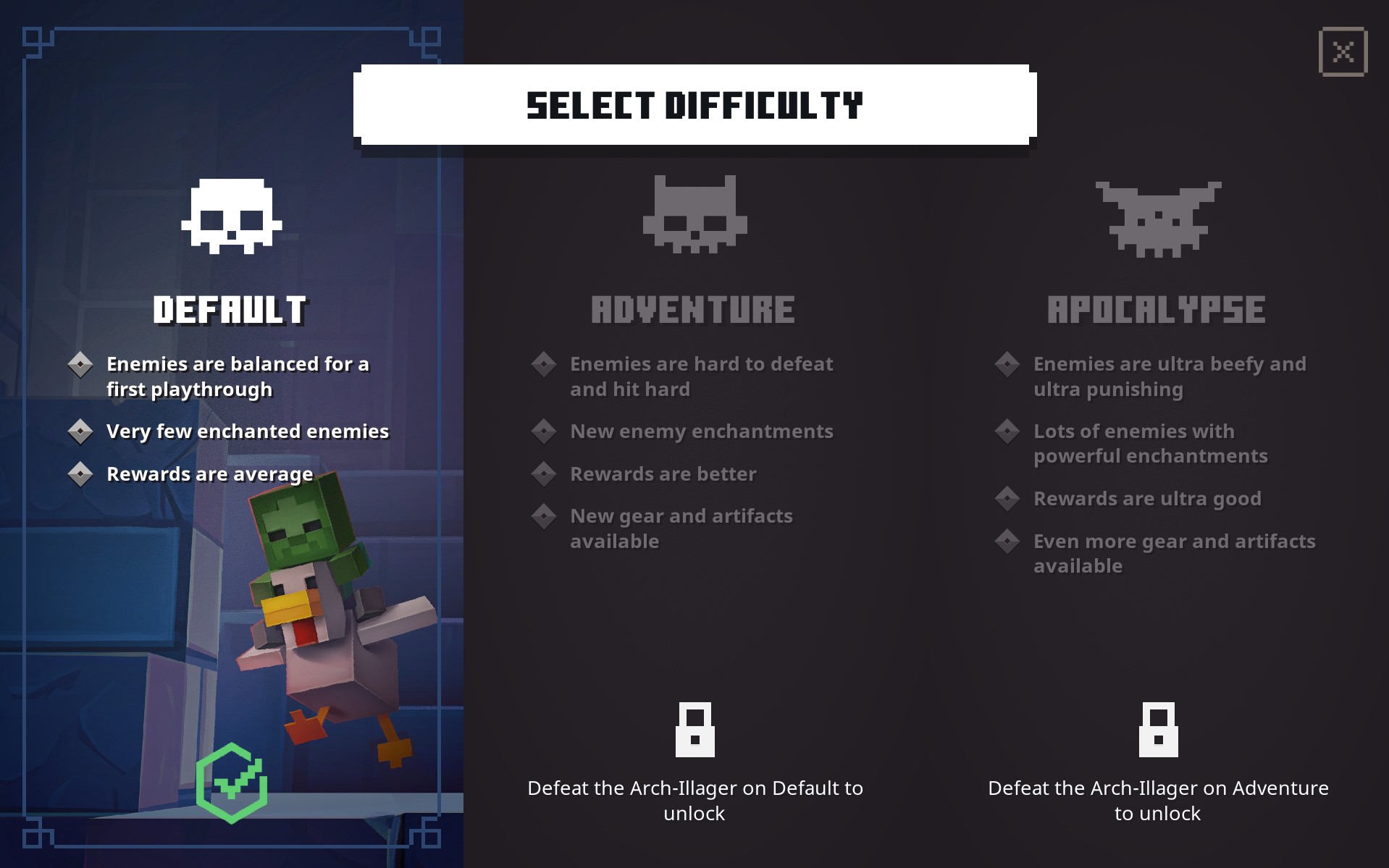Viewport: 1389px width, 868px height.
Task: Click the diamond bullet beside 'Rewards are ultra good'
Action: click(1008, 498)
